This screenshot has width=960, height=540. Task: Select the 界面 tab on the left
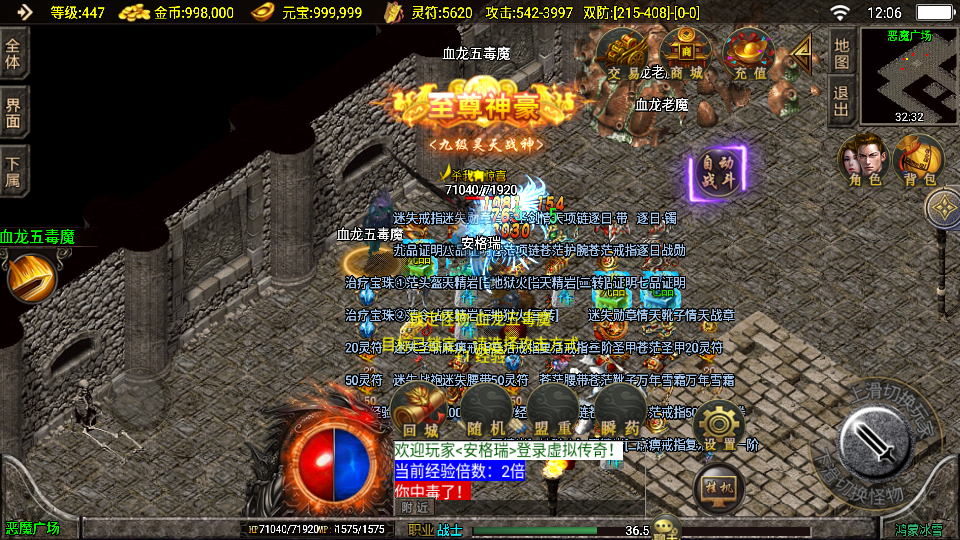(13, 112)
